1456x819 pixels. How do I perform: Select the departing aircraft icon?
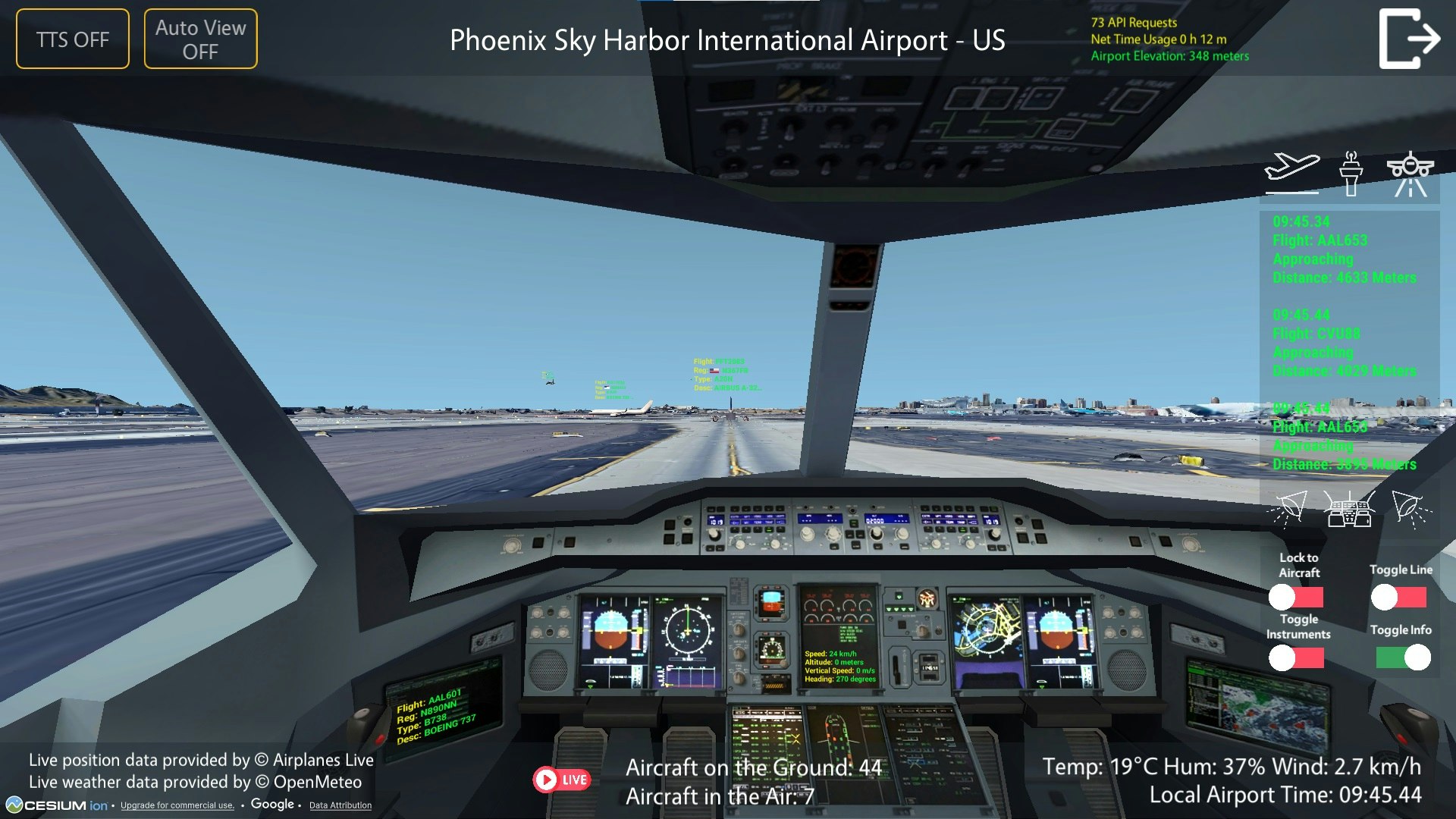click(x=1293, y=171)
